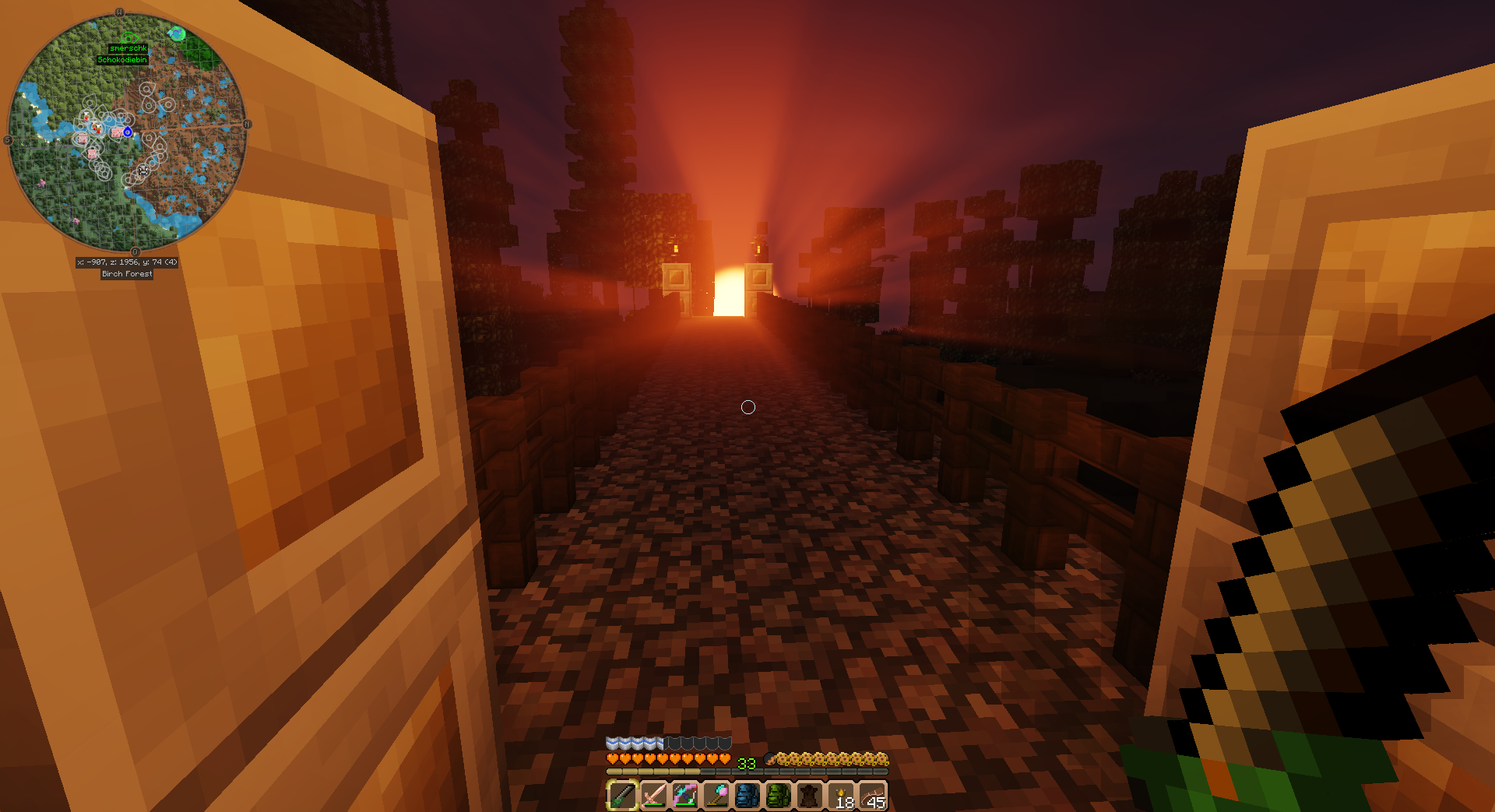Select the diamond-headed axe hotbar slot
This screenshot has height=812, width=1495.
pyautogui.click(x=716, y=795)
